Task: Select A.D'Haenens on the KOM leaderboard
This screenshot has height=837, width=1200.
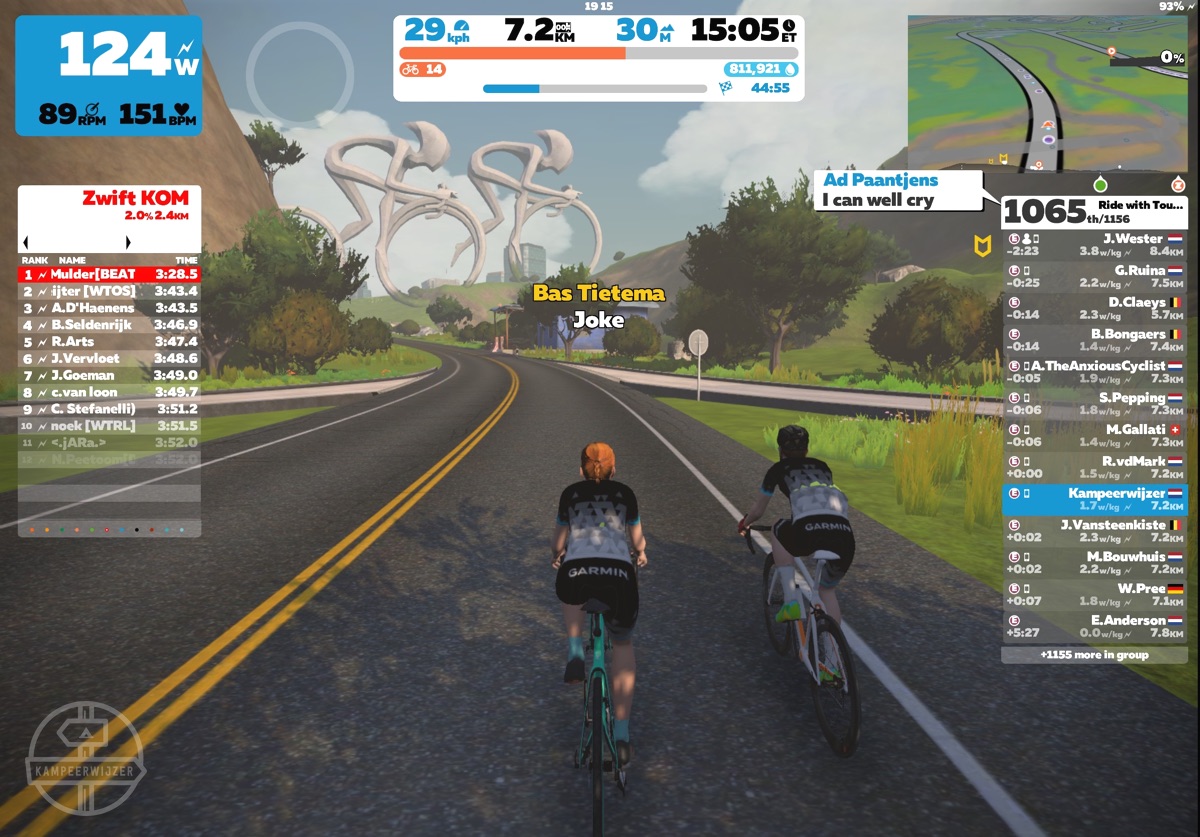Action: (x=110, y=308)
